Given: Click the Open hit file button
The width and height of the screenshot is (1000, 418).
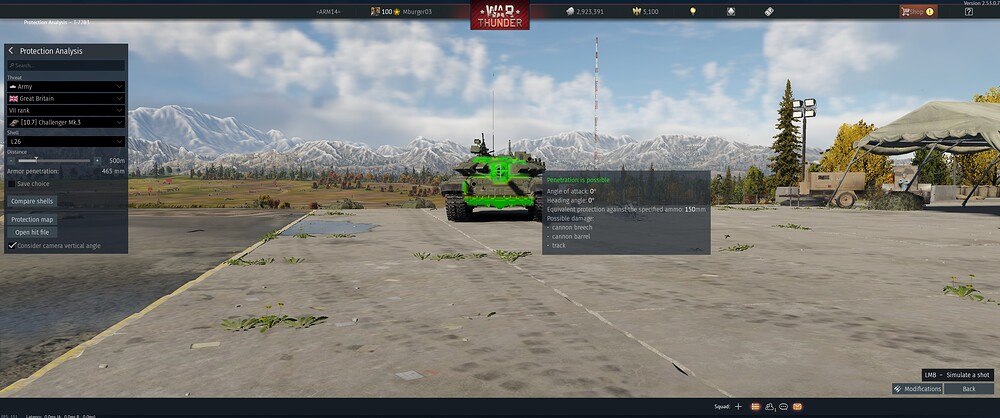Looking at the screenshot, I should pyautogui.click(x=32, y=232).
